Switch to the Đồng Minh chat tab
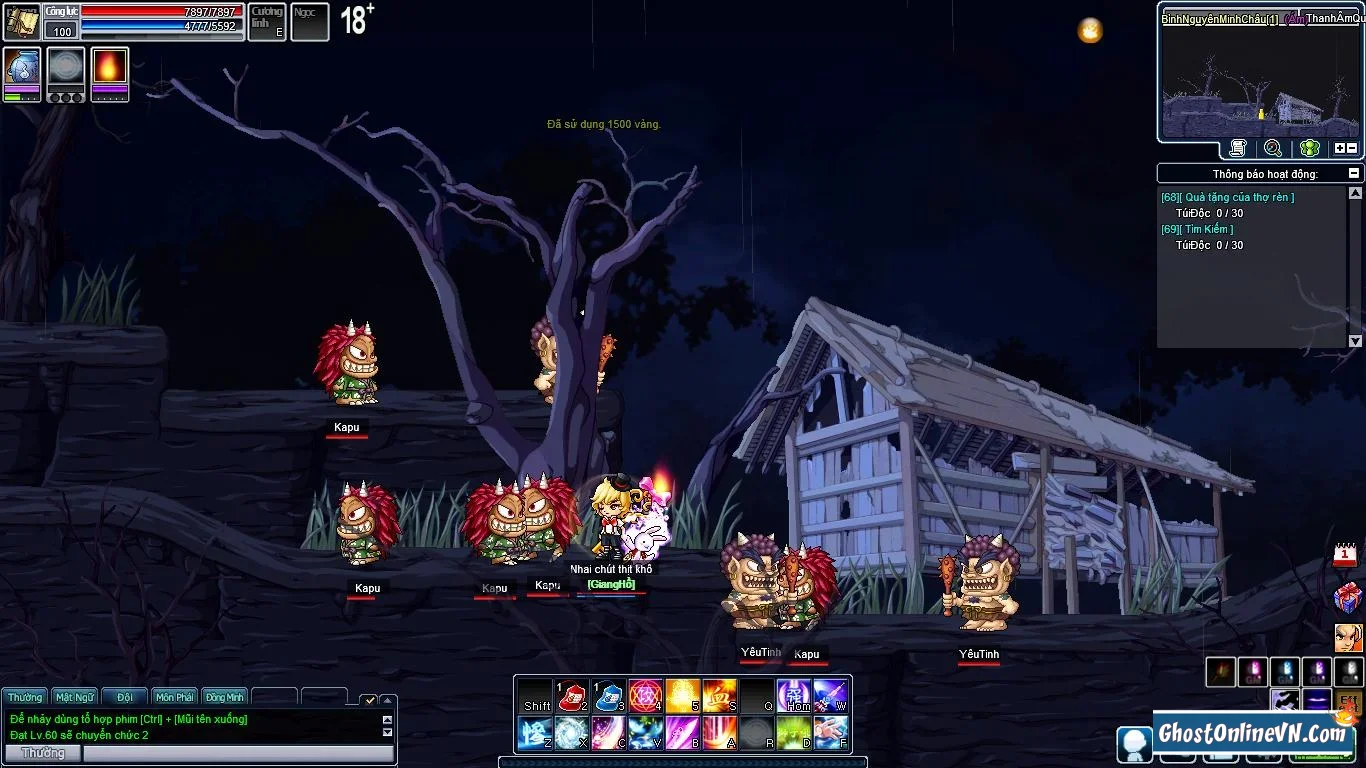 pos(225,697)
